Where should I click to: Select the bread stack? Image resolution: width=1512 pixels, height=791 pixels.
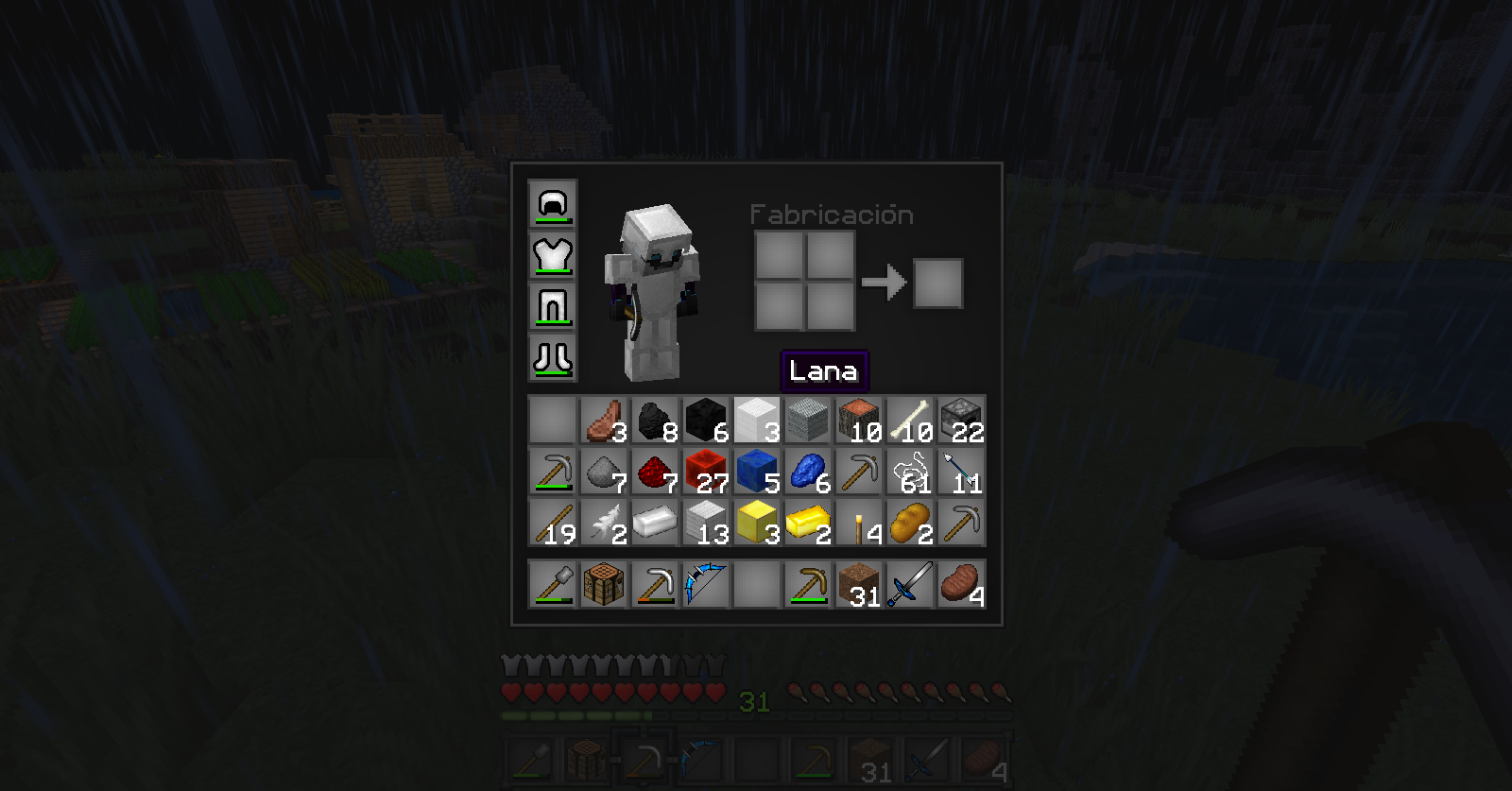point(910,522)
